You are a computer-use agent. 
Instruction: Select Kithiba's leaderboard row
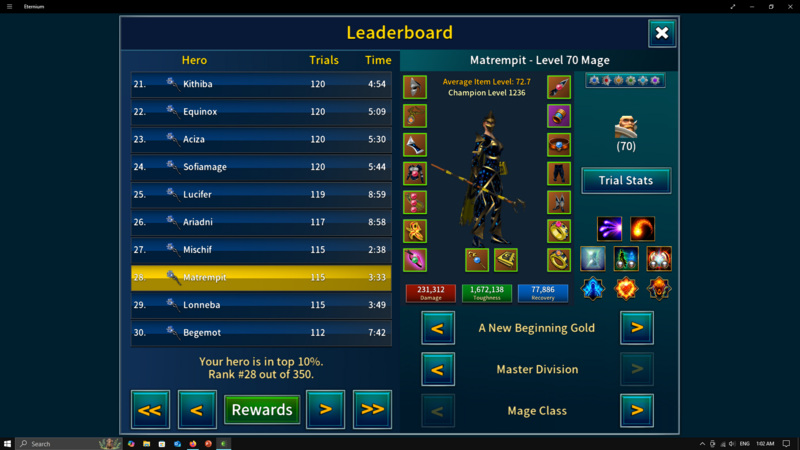[x=261, y=84]
